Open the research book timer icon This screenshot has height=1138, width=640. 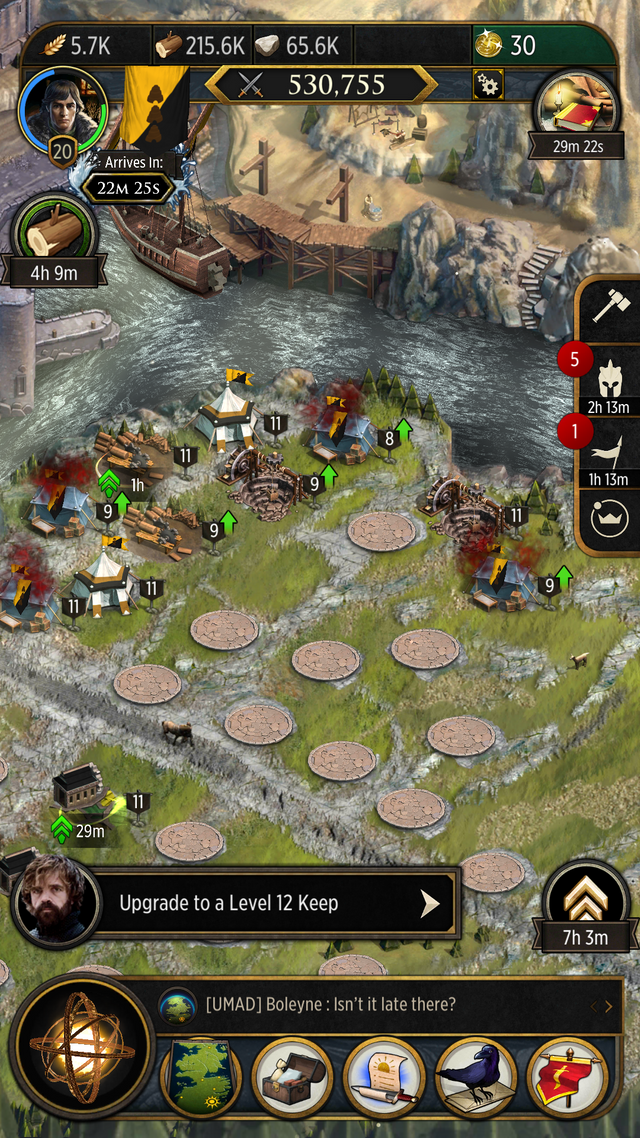[x=575, y=108]
